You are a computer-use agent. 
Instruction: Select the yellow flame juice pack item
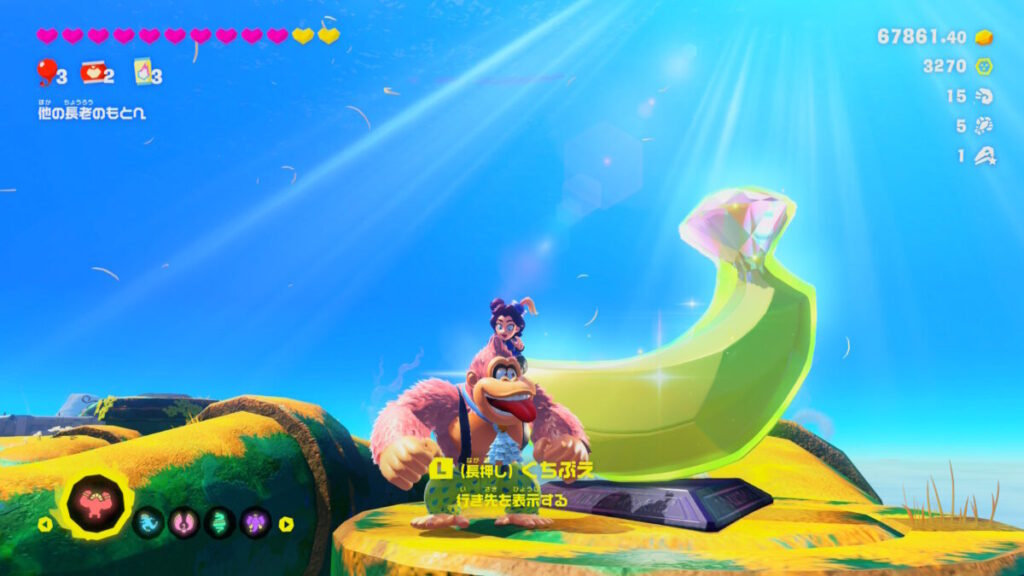142,72
